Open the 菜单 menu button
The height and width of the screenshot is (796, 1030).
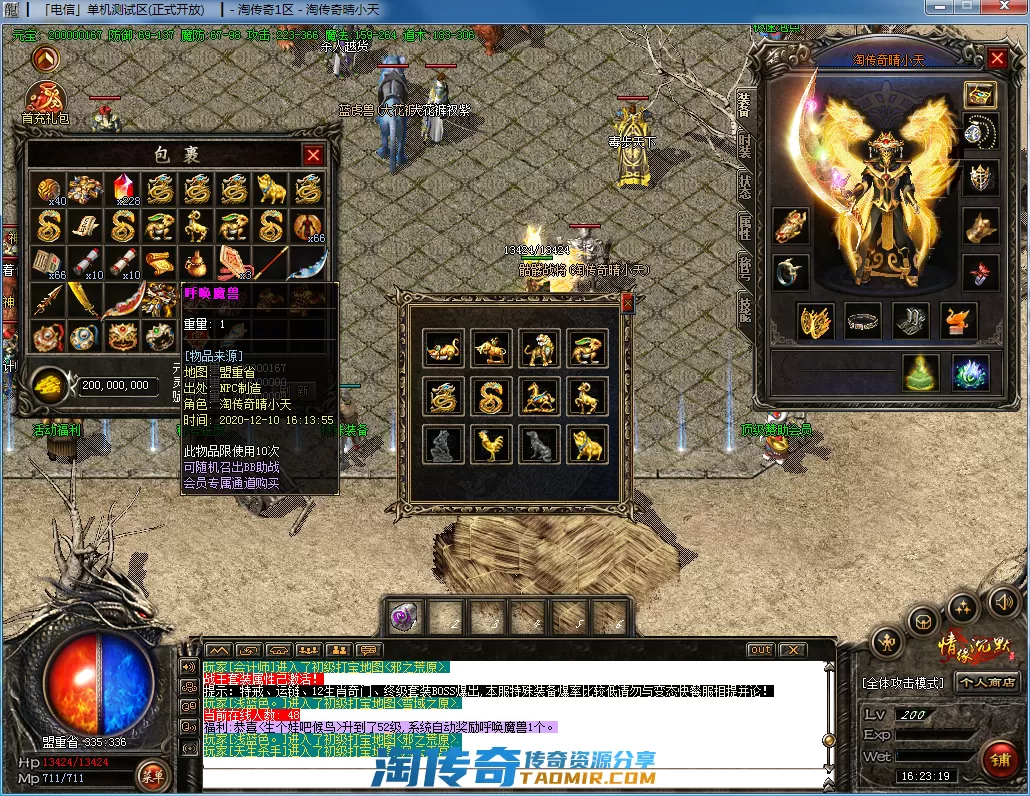[153, 774]
